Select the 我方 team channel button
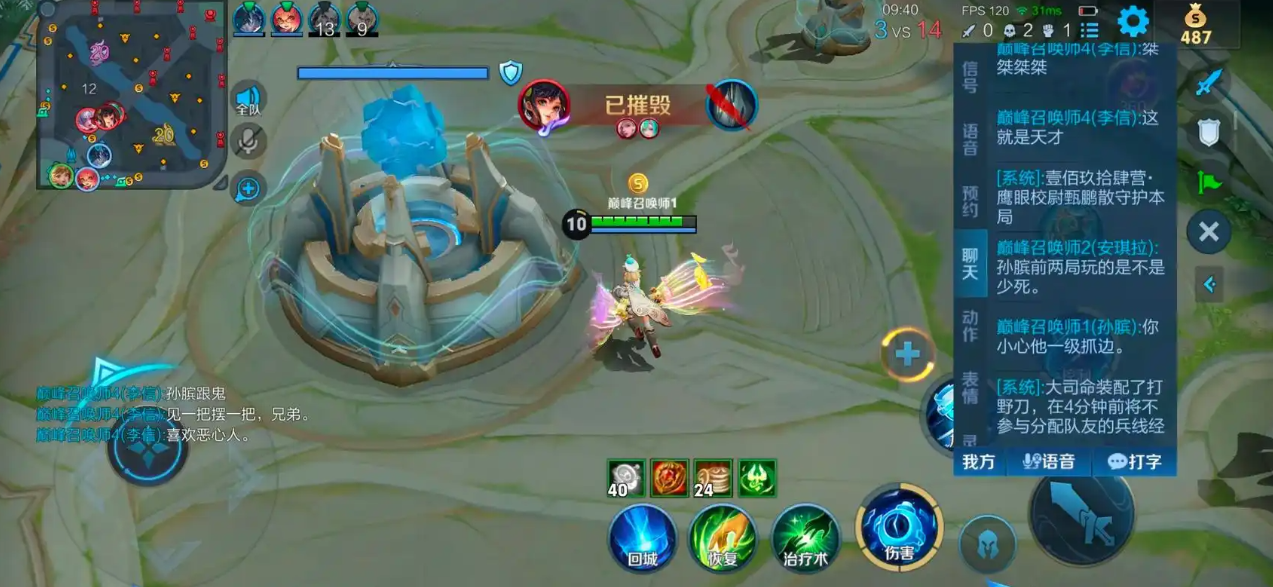 point(979,461)
